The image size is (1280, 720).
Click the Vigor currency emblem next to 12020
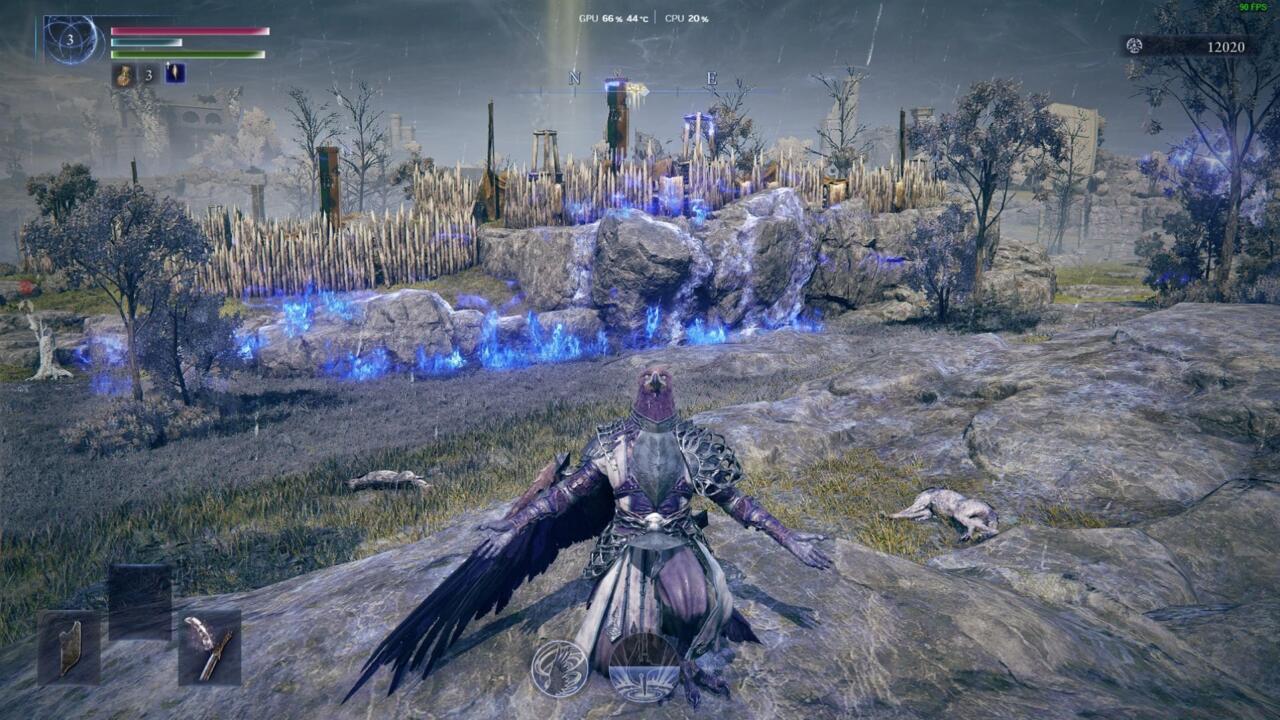[1134, 44]
